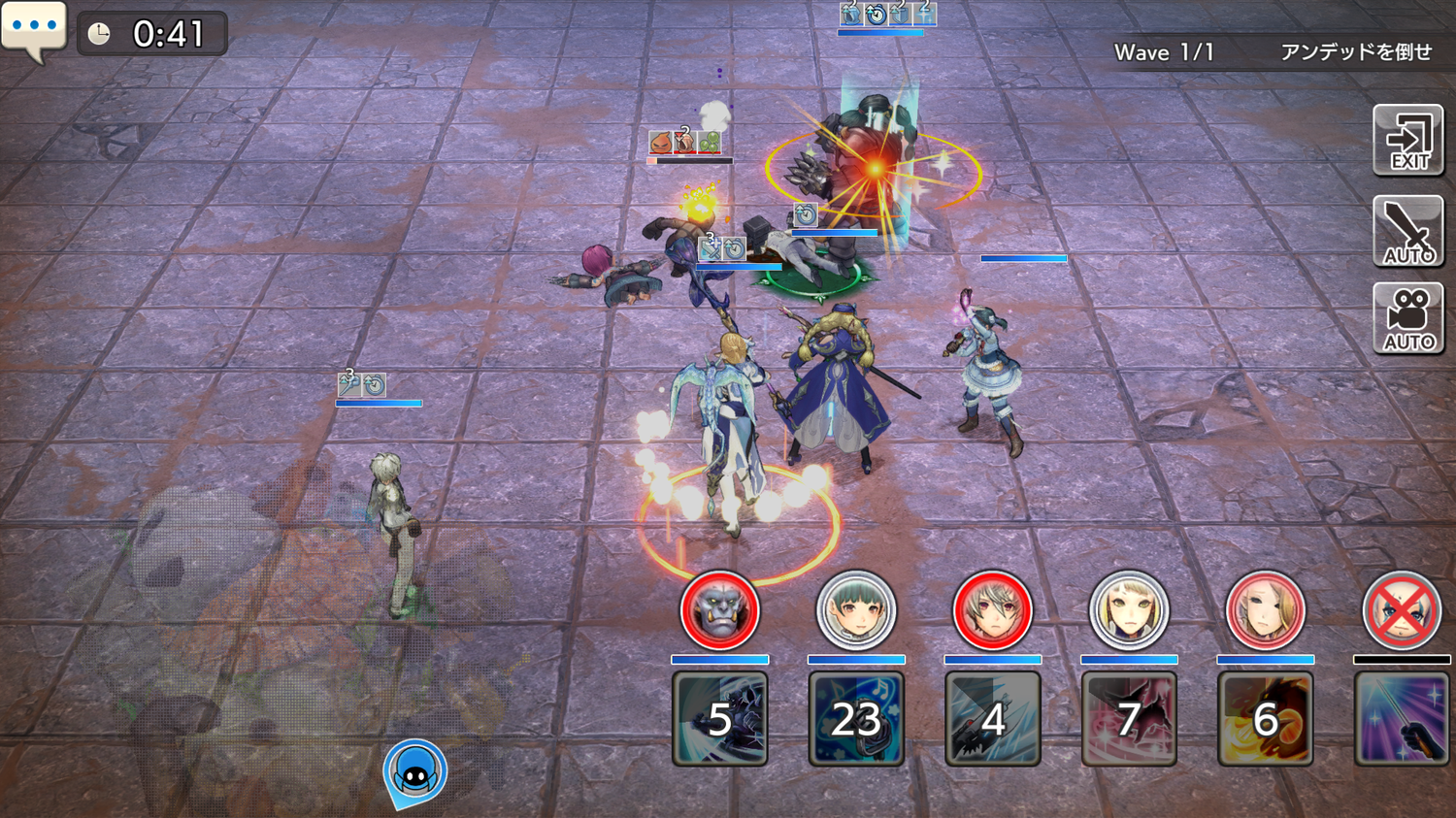1456x818 pixels.
Task: Click the crossed-out defeated character portrait
Action: (1402, 610)
